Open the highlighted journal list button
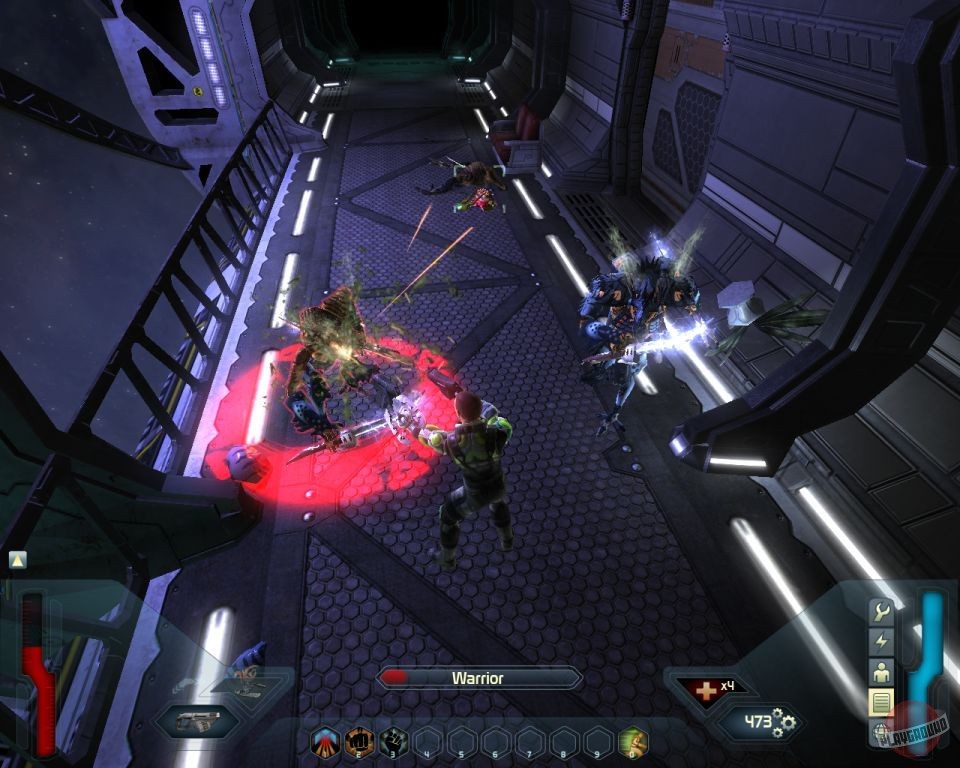Viewport: 960px width, 768px height. coord(881,702)
